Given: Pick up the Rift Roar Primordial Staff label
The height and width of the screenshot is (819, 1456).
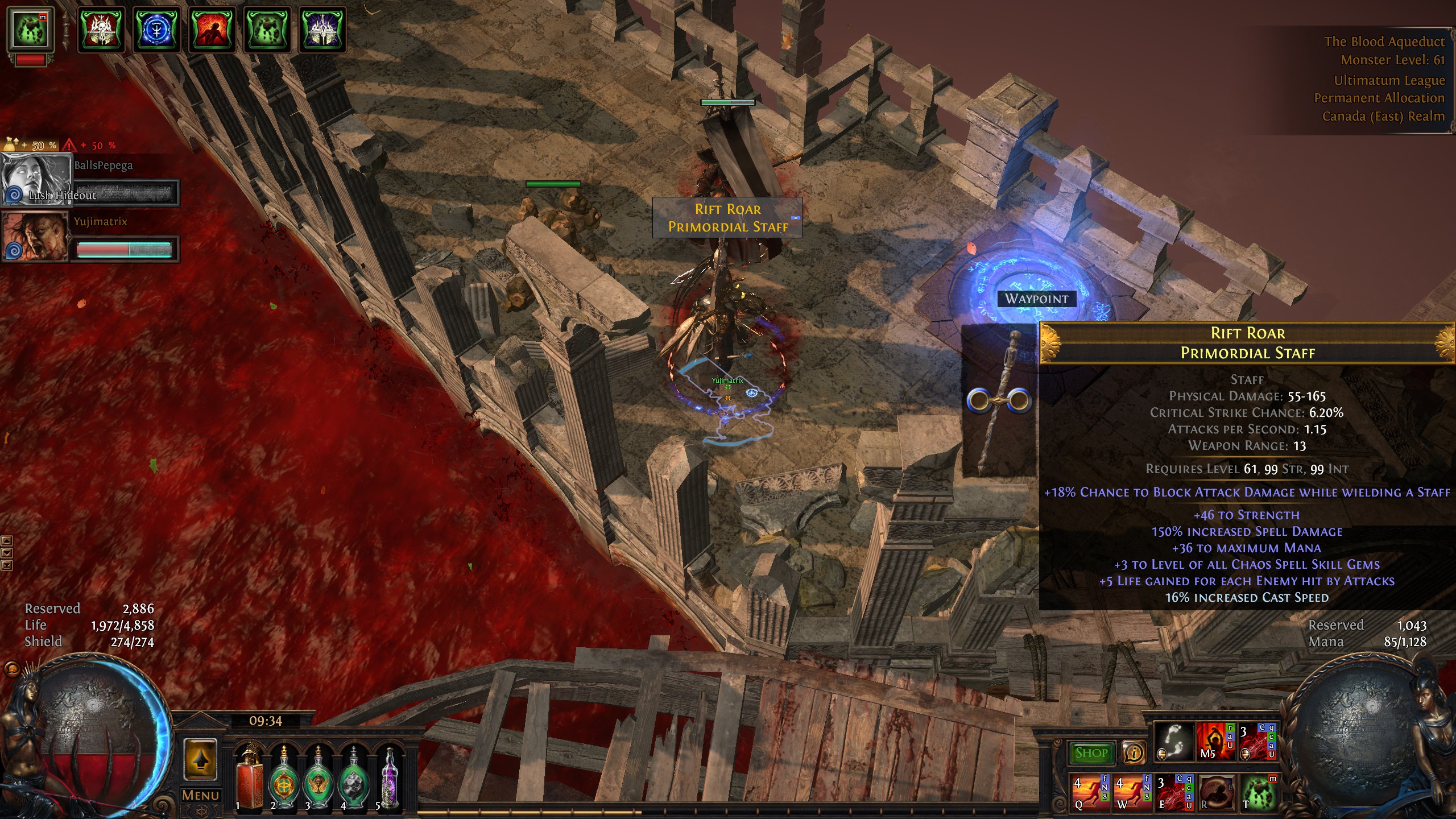Looking at the screenshot, I should (727, 218).
